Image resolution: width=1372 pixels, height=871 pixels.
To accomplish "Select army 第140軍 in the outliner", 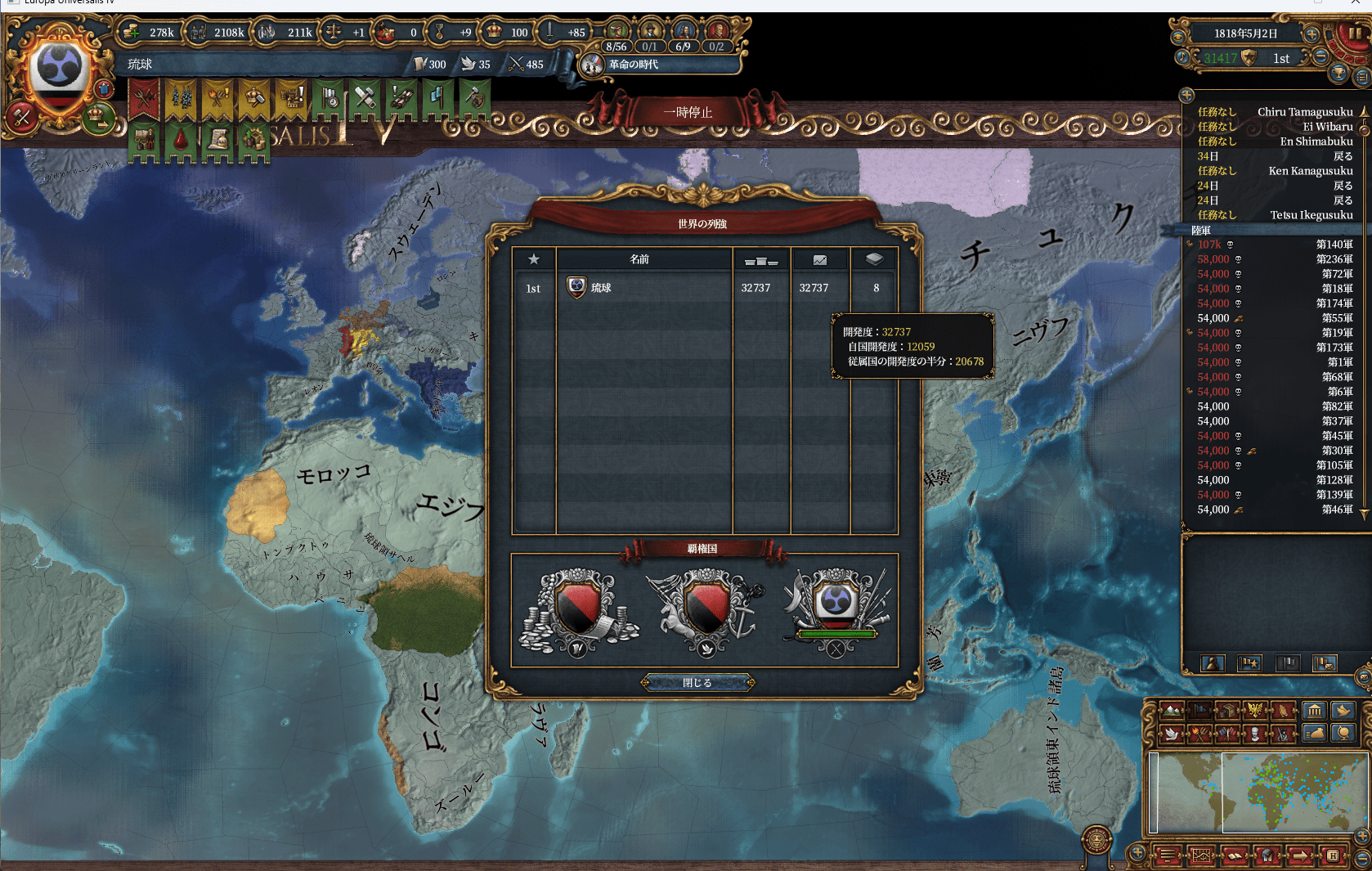I will (x=1334, y=245).
